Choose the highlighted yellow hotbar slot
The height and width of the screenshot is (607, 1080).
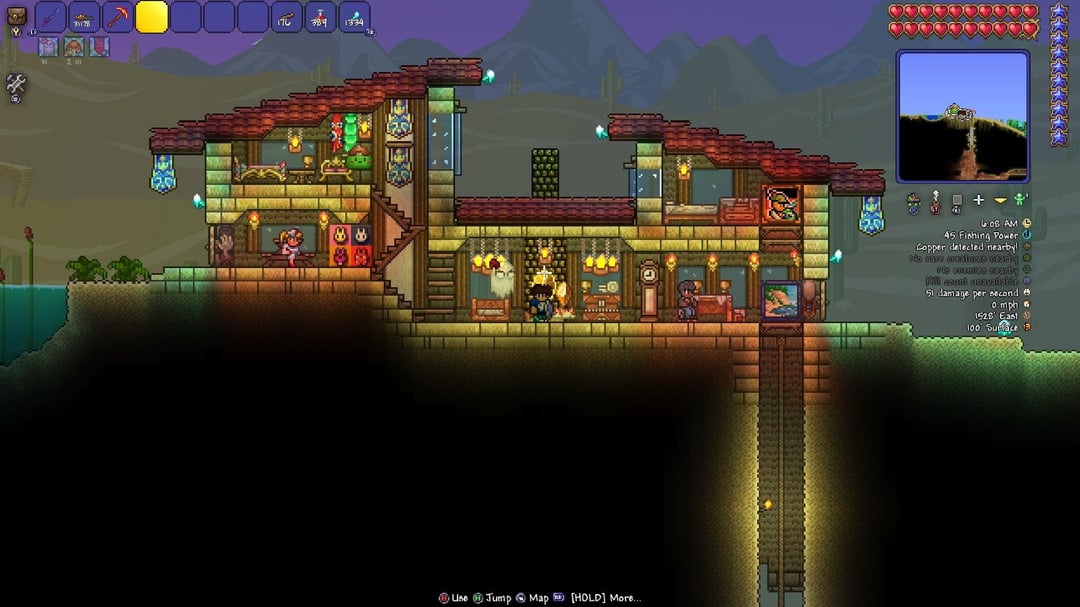tap(152, 17)
